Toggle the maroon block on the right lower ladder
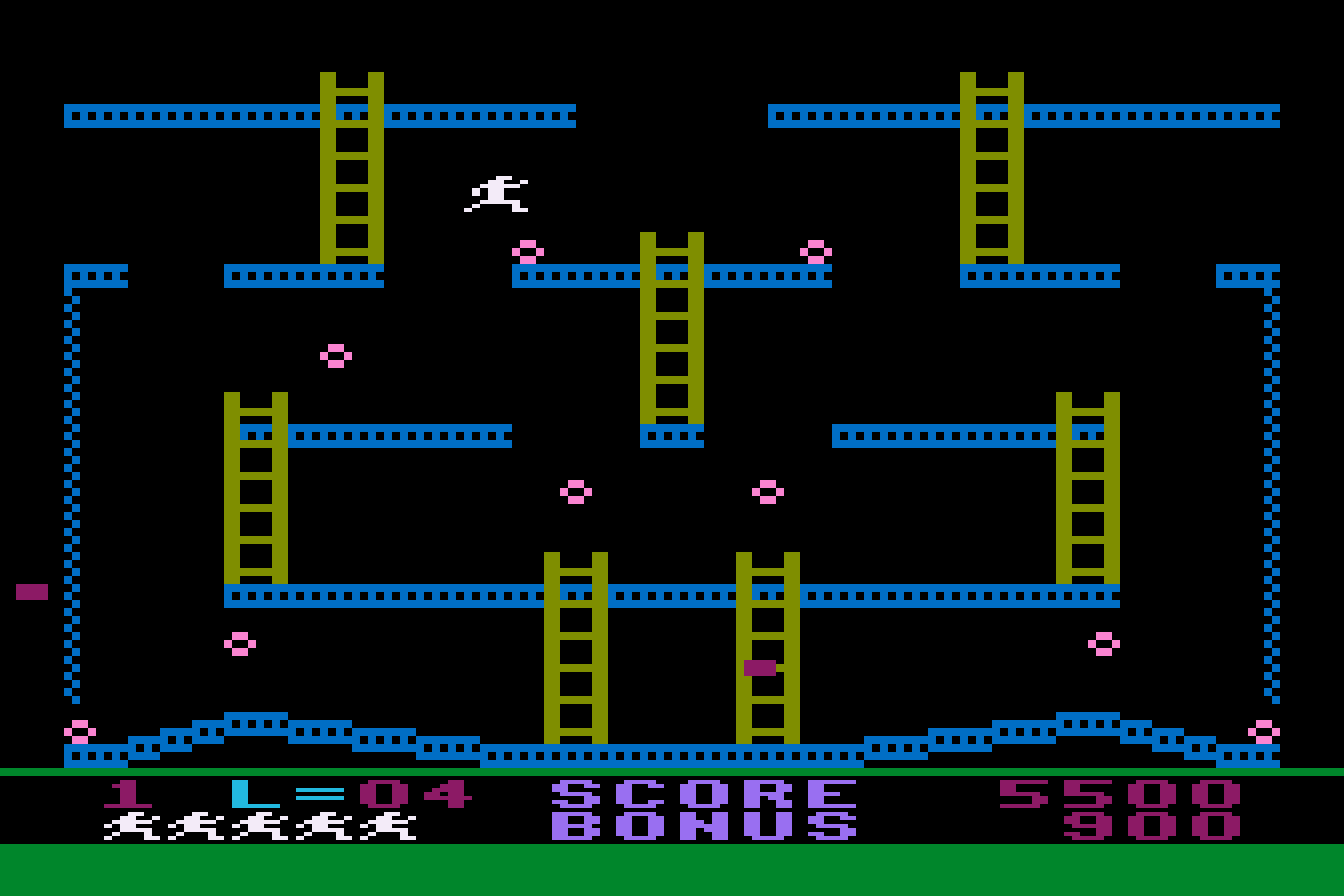The width and height of the screenshot is (1344, 896). tap(761, 666)
